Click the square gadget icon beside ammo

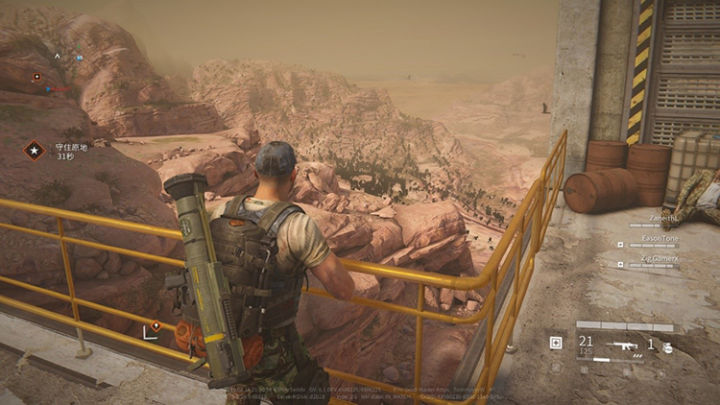coord(556,343)
